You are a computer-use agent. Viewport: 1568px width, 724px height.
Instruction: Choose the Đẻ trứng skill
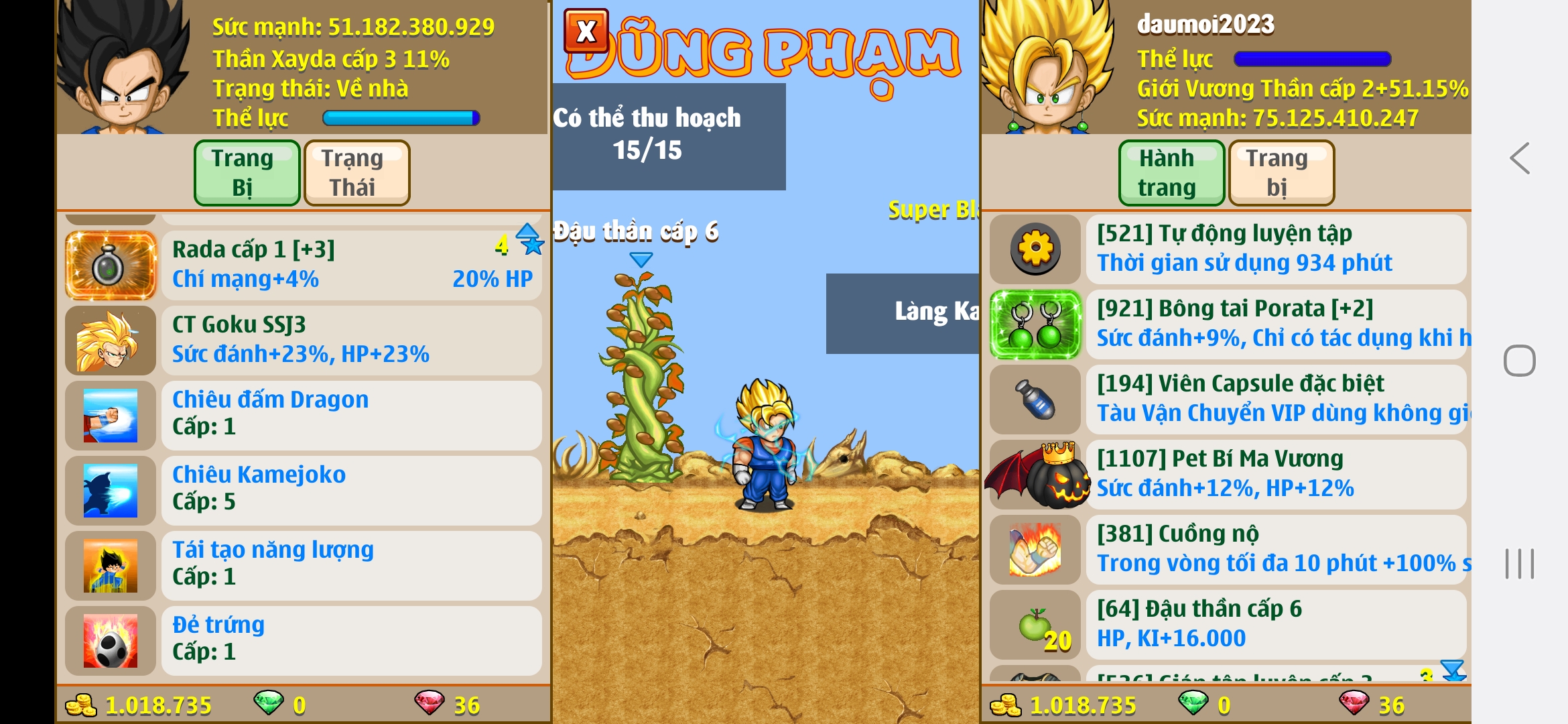click(x=351, y=640)
